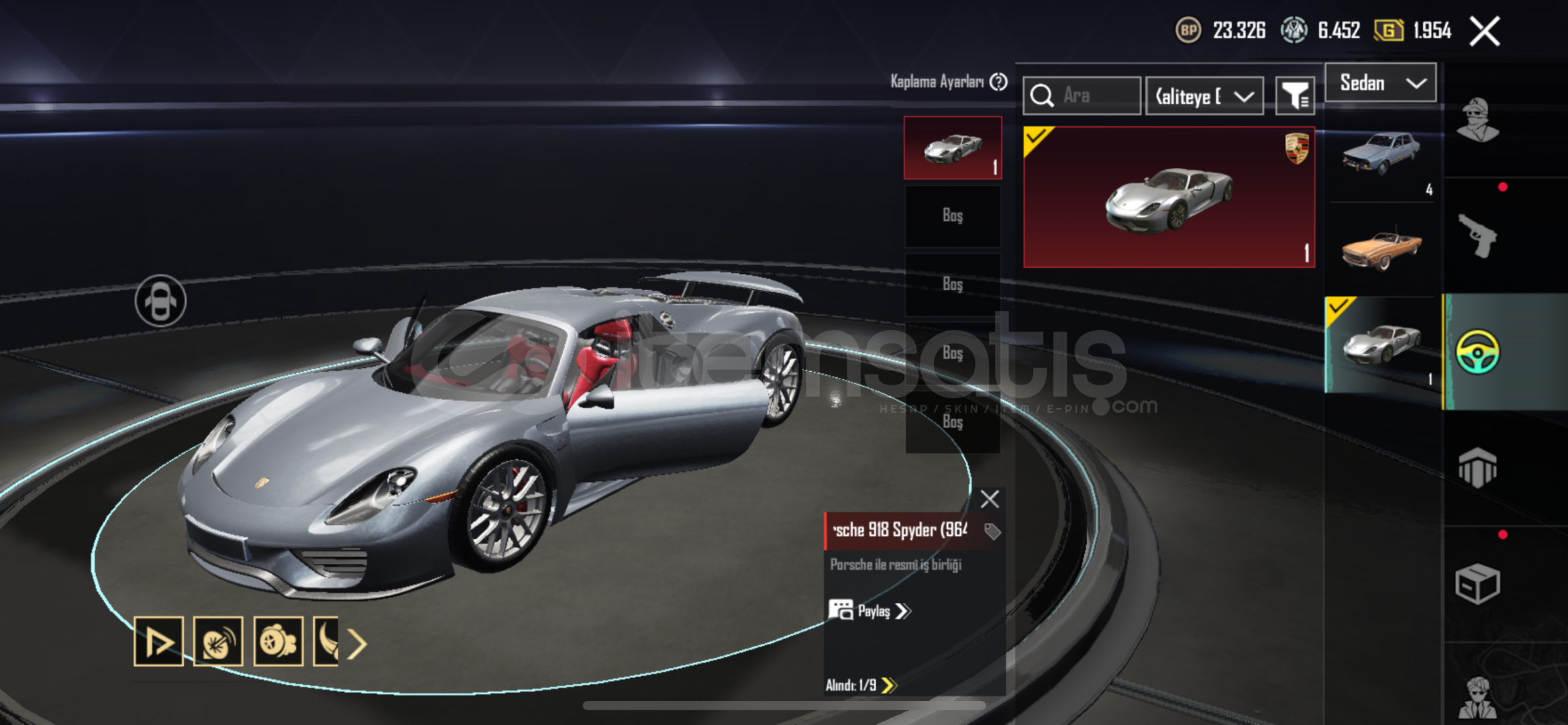This screenshot has width=1568, height=725.
Task: Open the Kaliteye sort dropdown
Action: pyautogui.click(x=1204, y=96)
